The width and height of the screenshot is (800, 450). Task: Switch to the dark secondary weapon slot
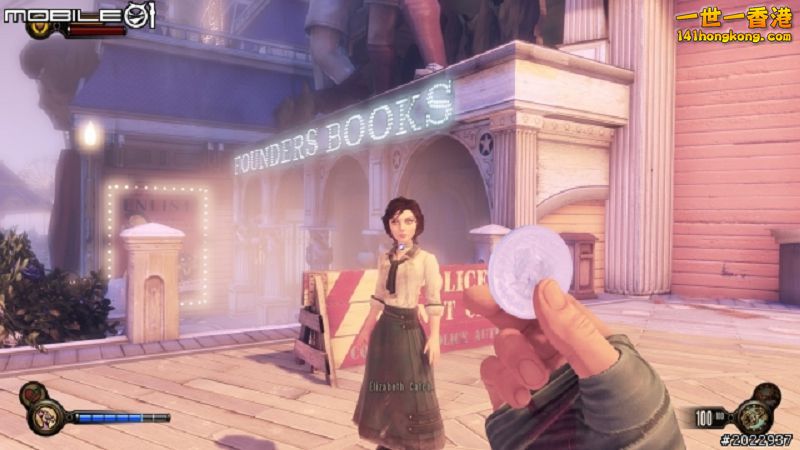tap(766, 394)
